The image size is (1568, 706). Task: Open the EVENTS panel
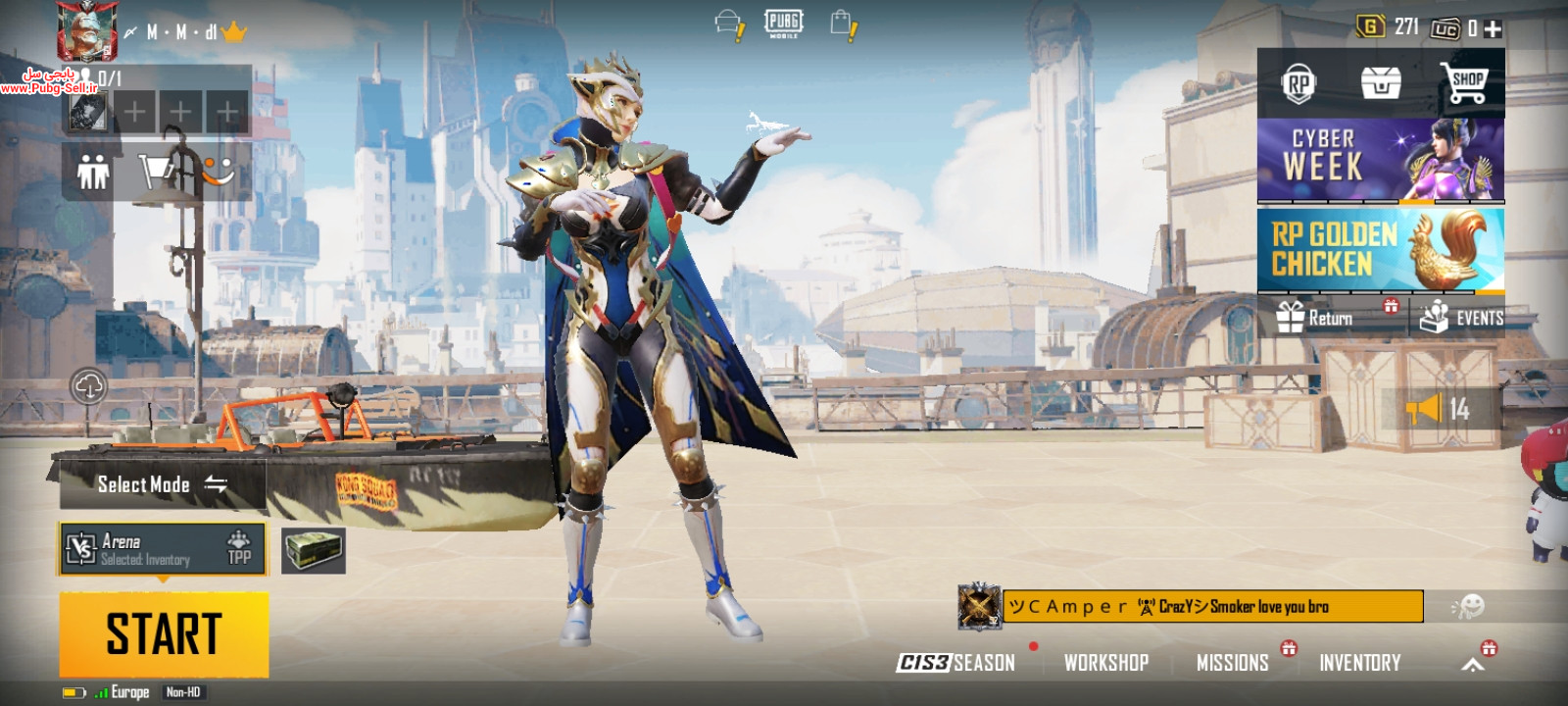tap(1461, 318)
